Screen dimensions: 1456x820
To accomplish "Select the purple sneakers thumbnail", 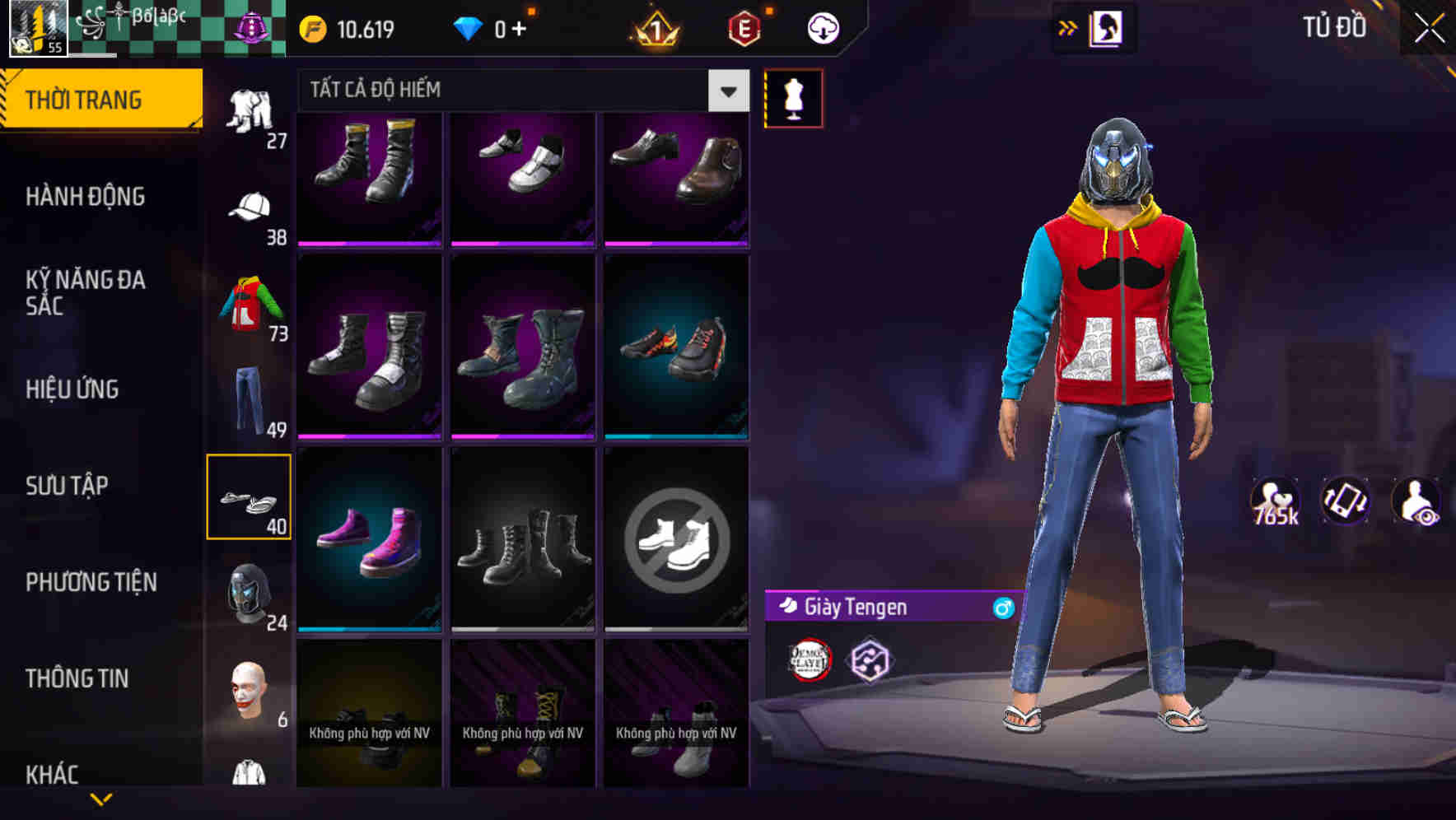I will pyautogui.click(x=369, y=539).
